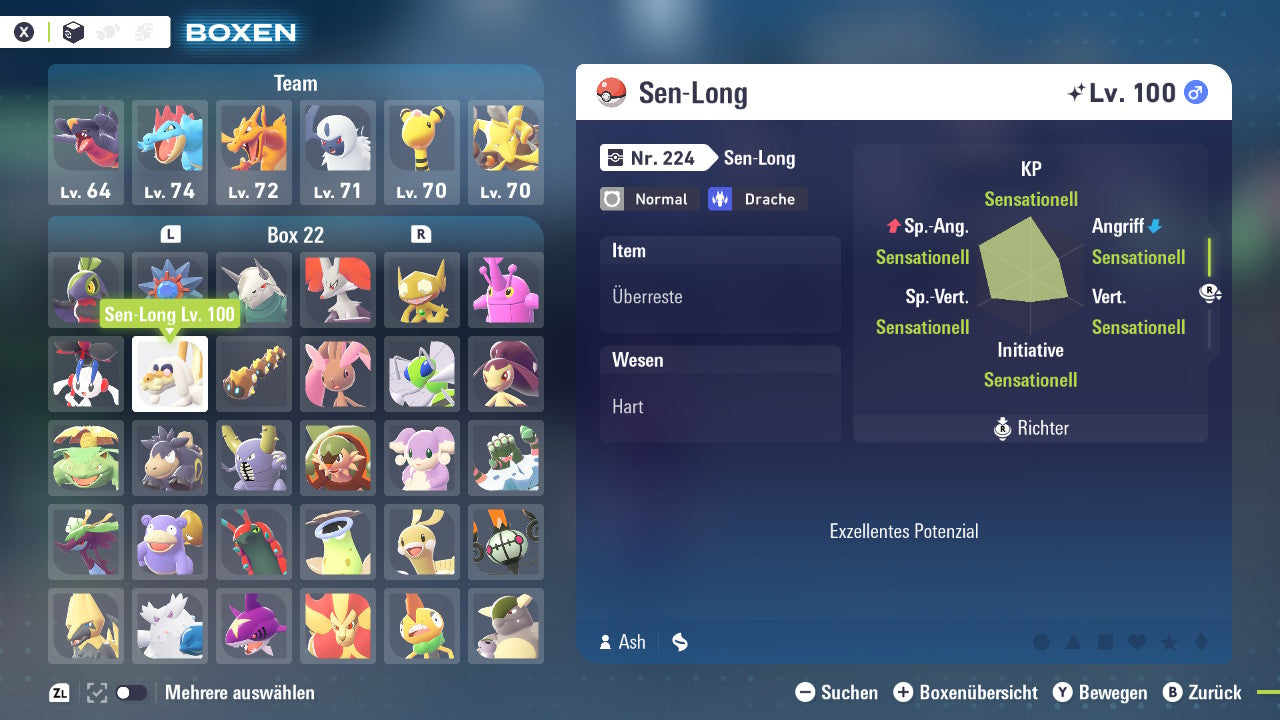Click the Box 22 title header

pyautogui.click(x=295, y=235)
